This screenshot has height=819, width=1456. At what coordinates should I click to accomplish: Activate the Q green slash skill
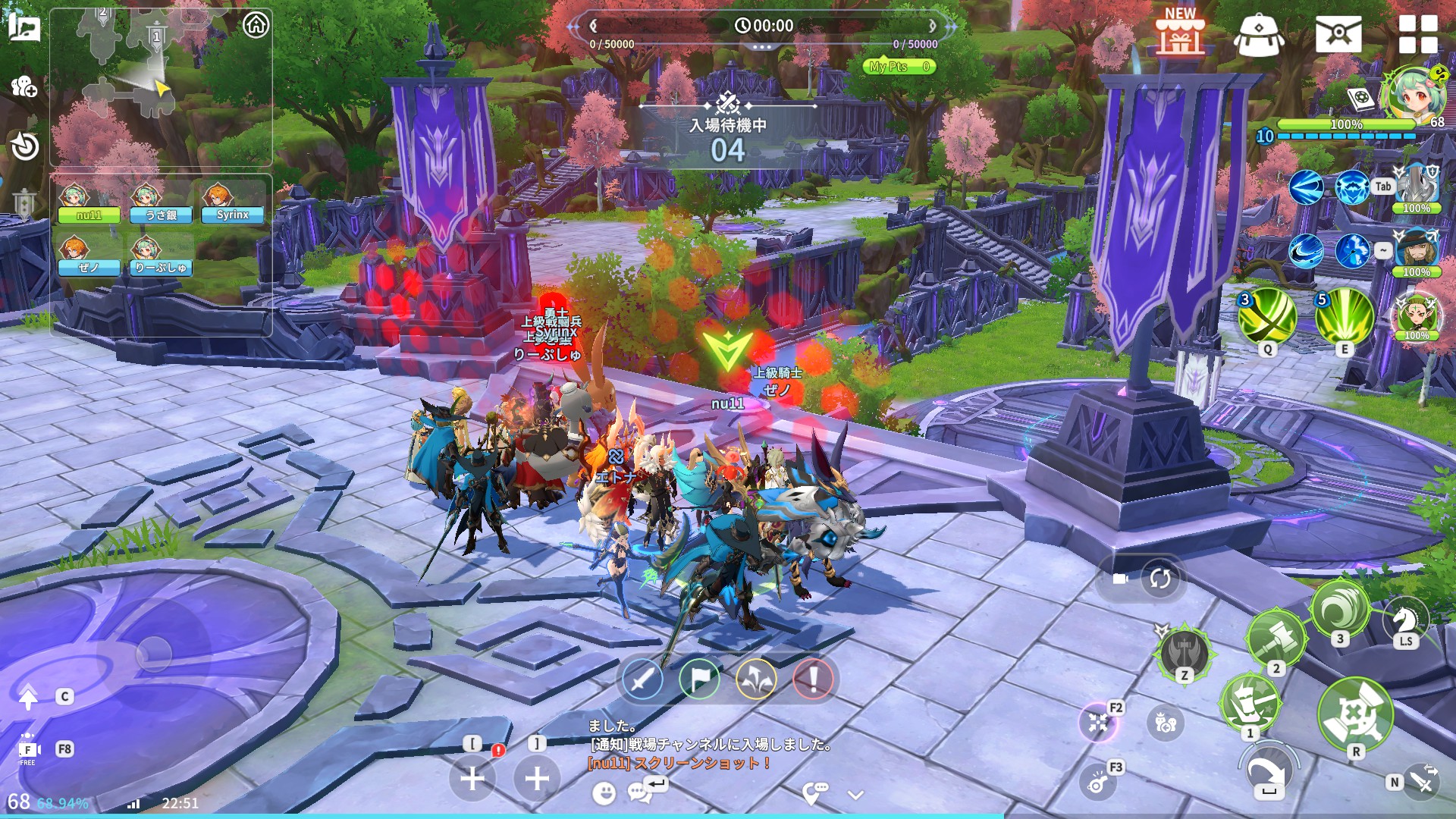pos(1267,316)
